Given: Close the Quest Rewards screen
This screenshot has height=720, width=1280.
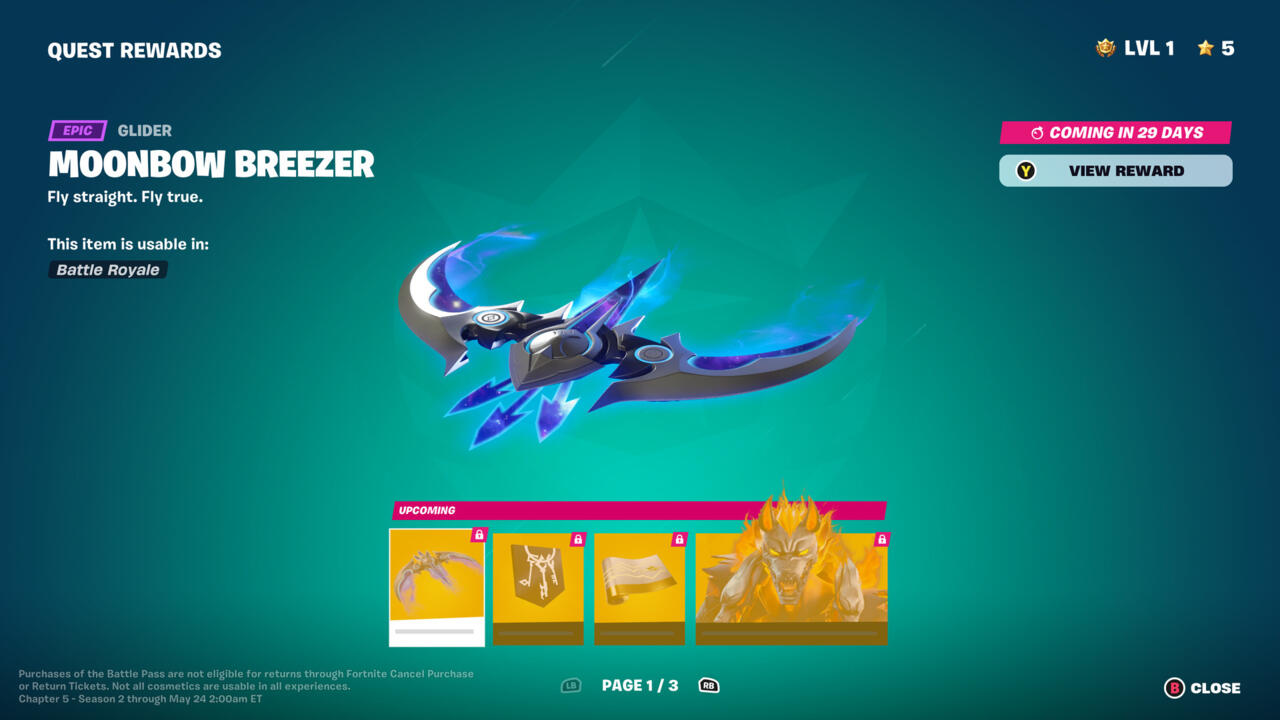Looking at the screenshot, I should coord(1202,688).
